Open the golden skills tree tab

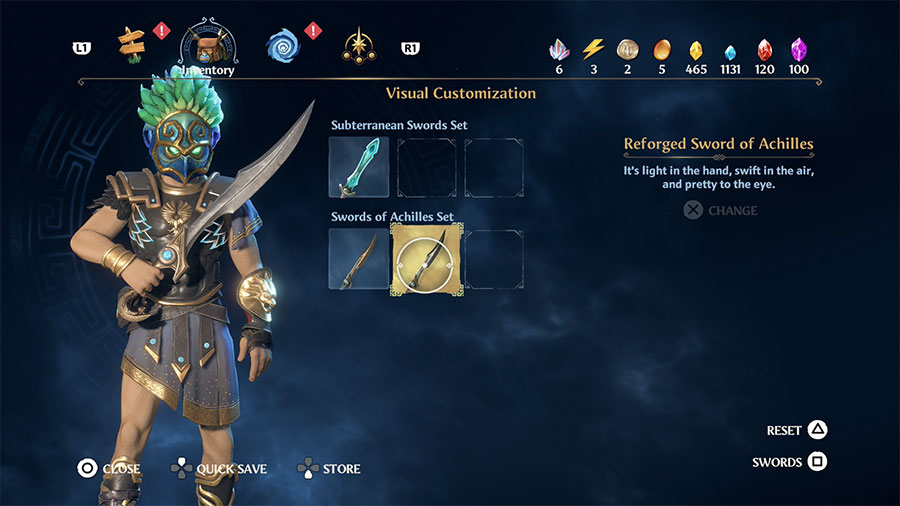pos(358,45)
